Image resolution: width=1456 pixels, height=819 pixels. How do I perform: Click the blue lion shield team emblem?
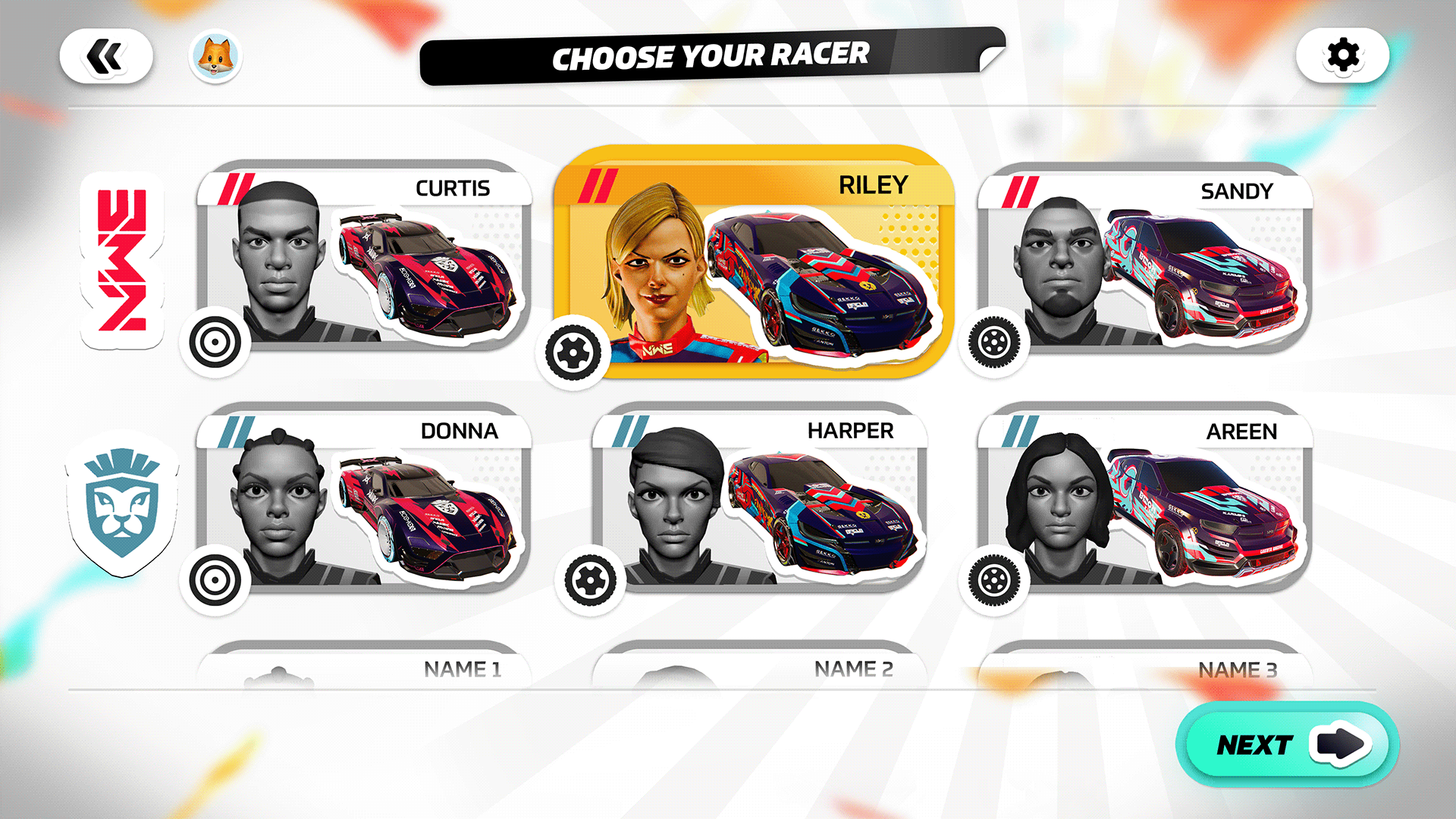point(121,504)
